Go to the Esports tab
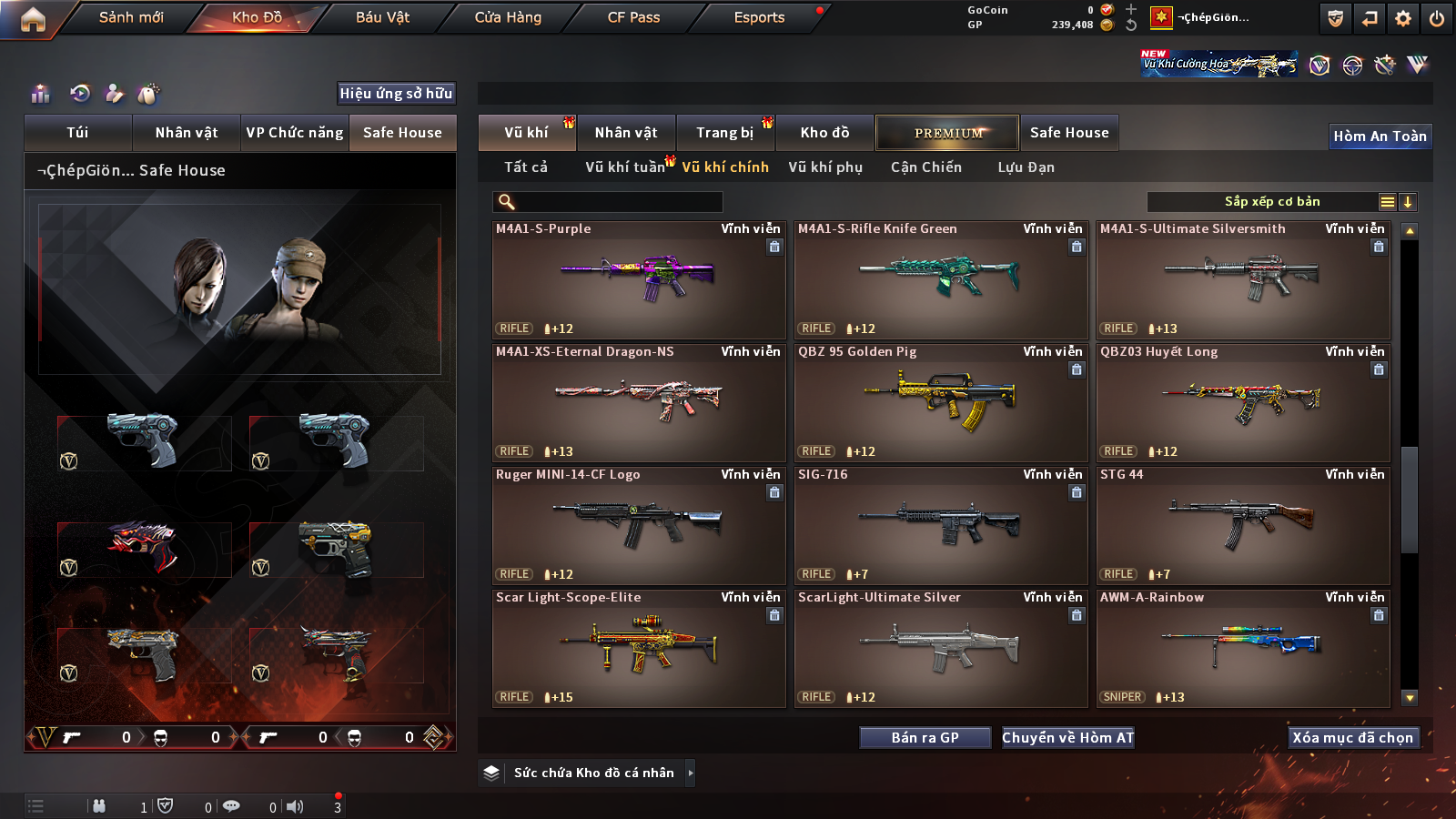1456x819 pixels. (x=759, y=17)
